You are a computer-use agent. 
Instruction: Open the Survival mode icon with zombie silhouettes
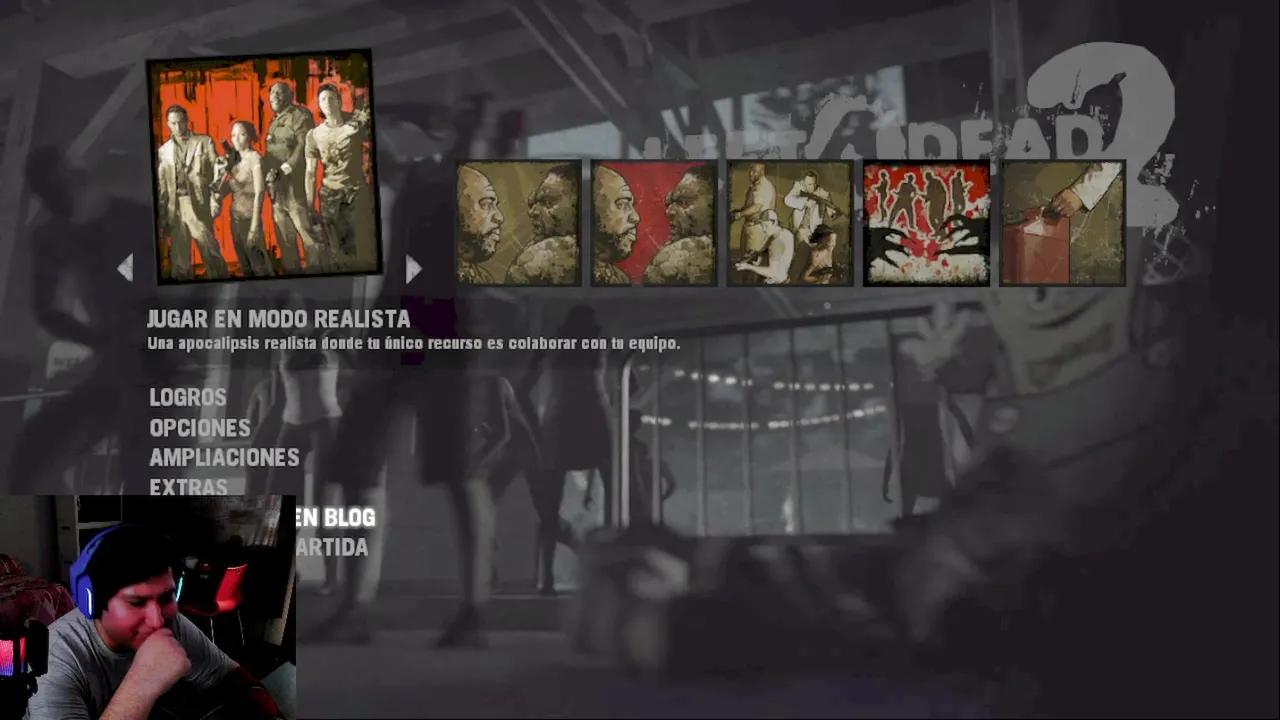point(926,222)
